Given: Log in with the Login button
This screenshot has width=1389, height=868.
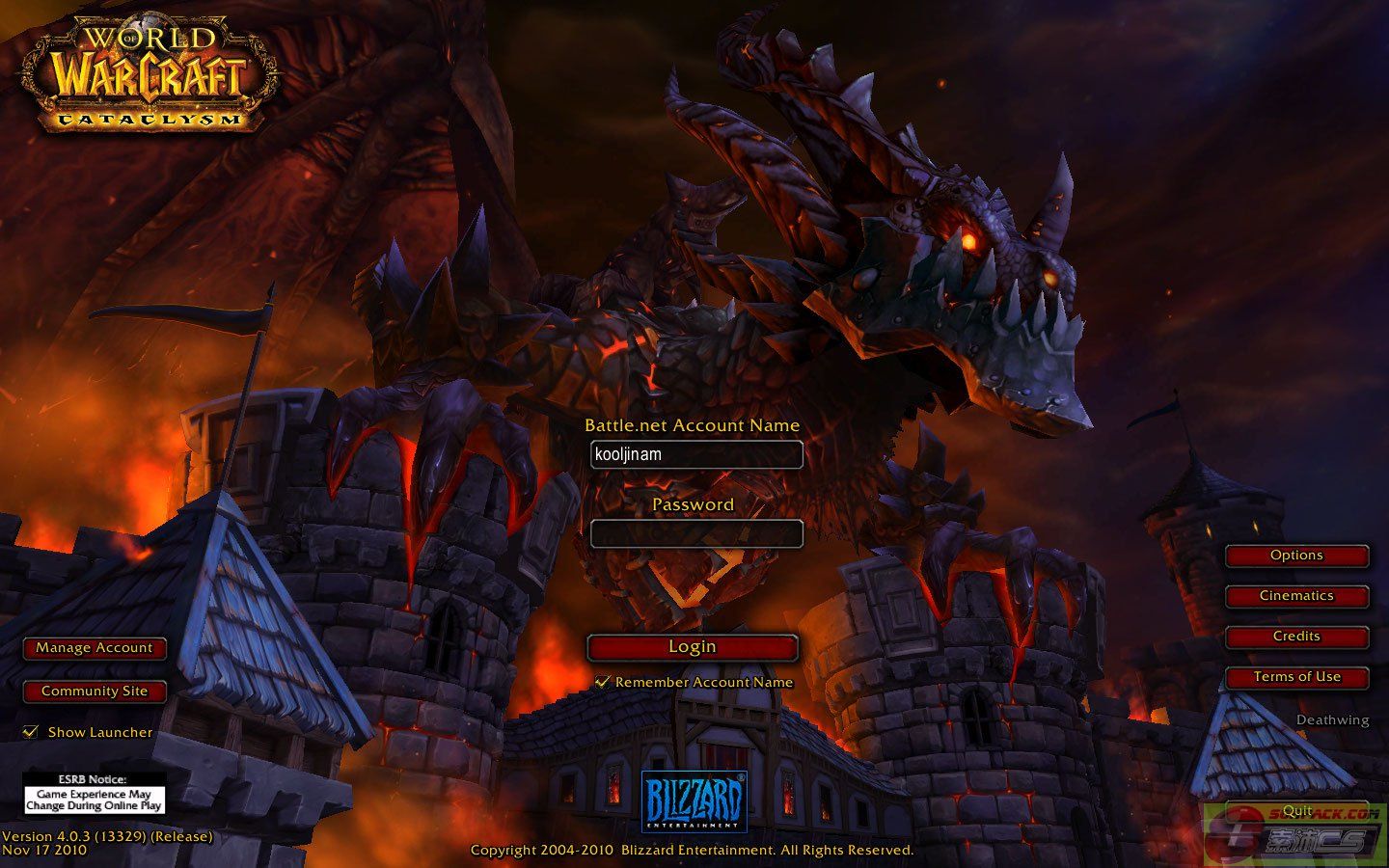Looking at the screenshot, I should tap(693, 647).
